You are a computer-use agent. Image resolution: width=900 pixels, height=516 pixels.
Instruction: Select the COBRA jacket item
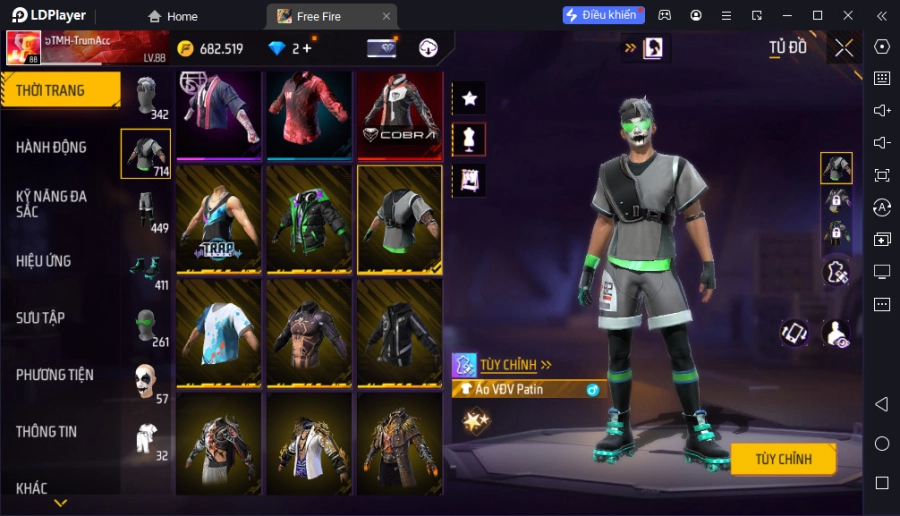(399, 115)
